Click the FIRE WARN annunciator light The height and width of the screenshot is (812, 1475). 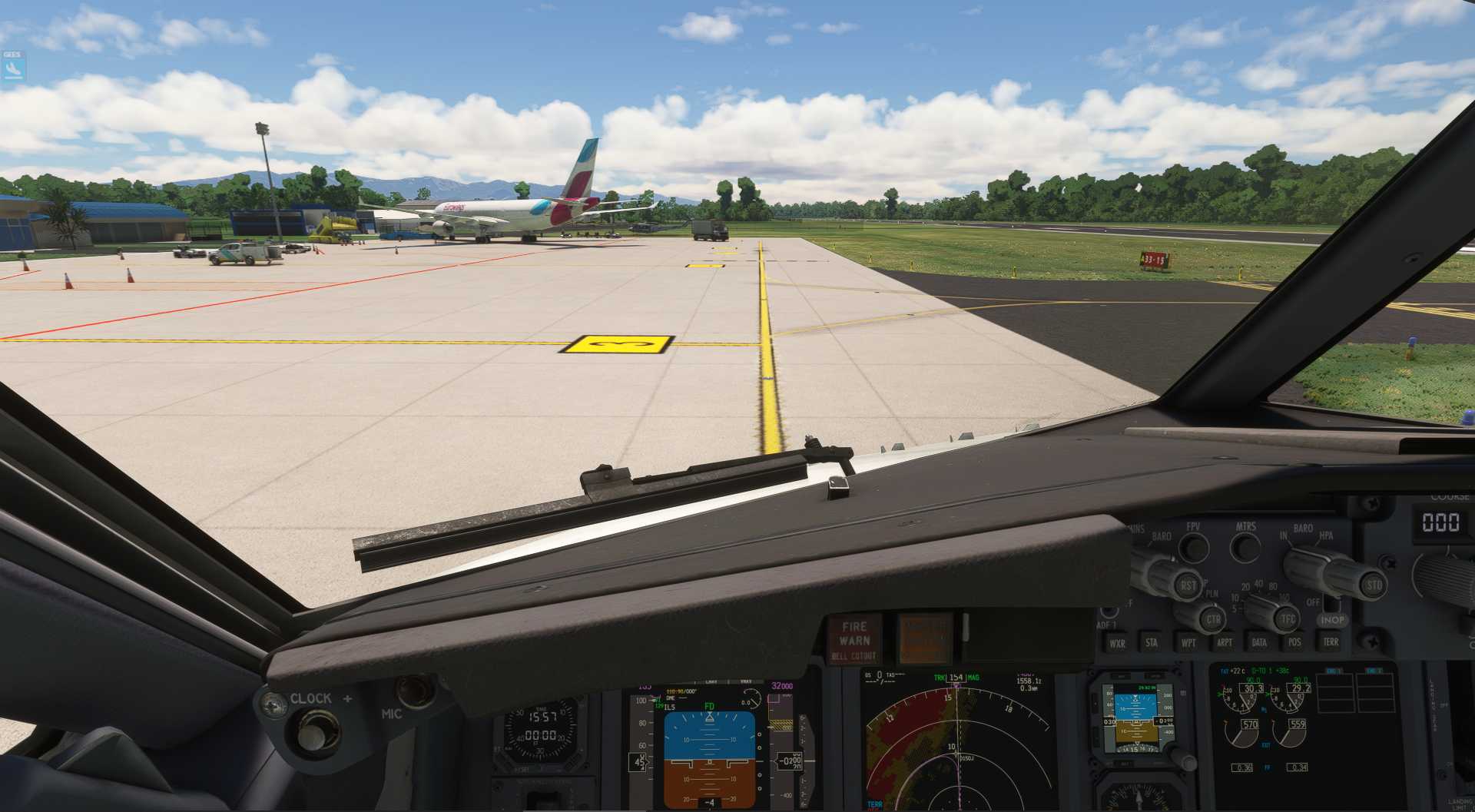click(x=853, y=631)
